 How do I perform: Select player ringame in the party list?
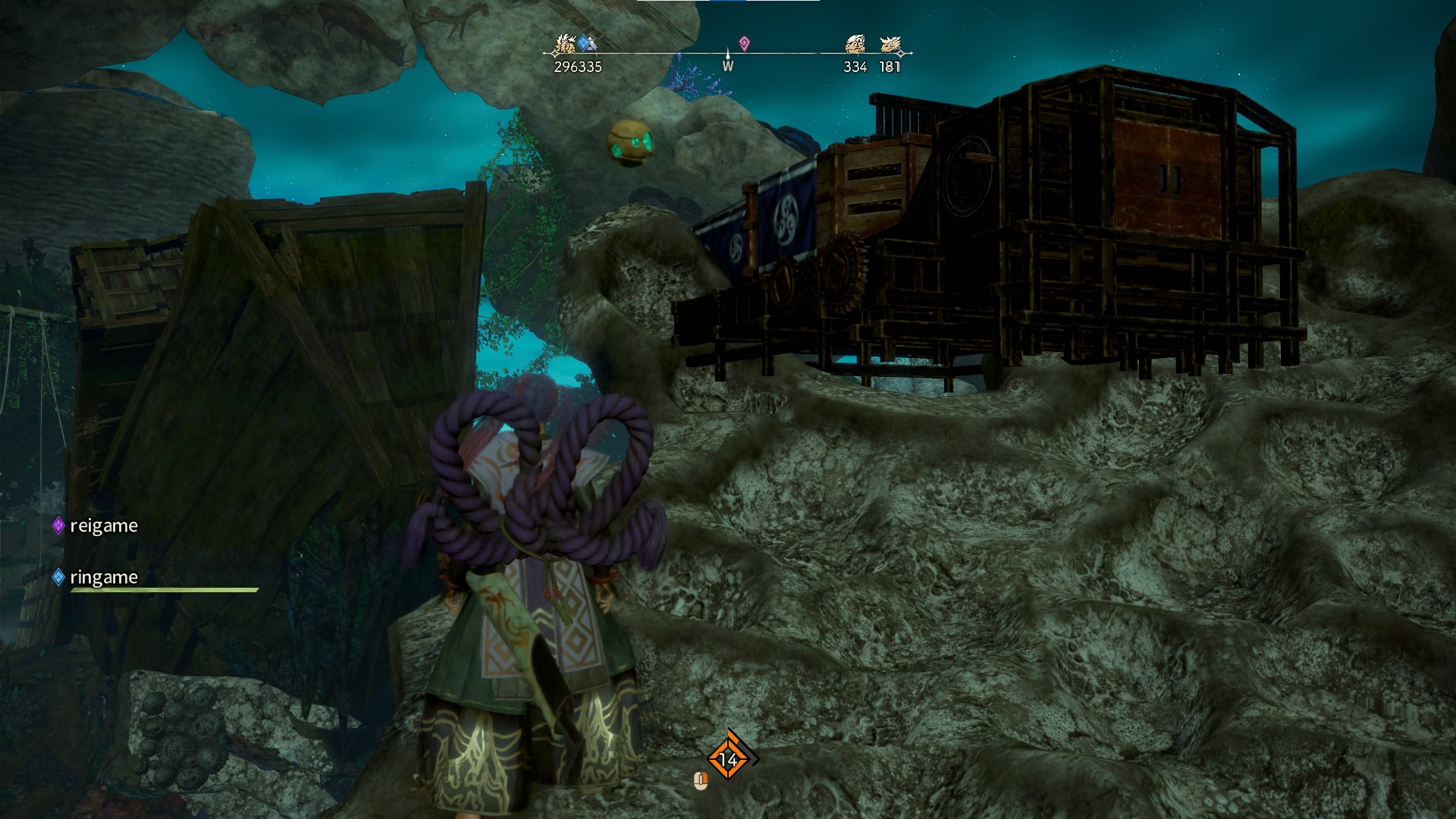click(103, 577)
